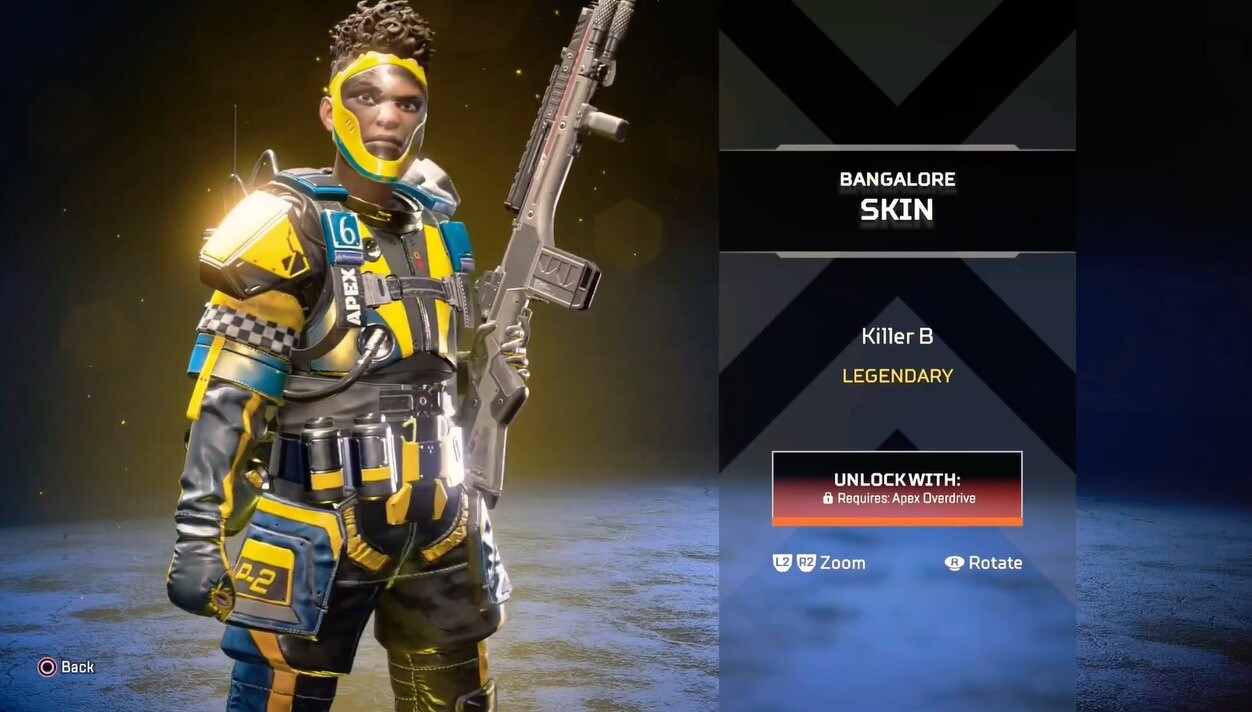Select the Unlock With Apex Overdrive button
The width and height of the screenshot is (1252, 712).
[896, 488]
